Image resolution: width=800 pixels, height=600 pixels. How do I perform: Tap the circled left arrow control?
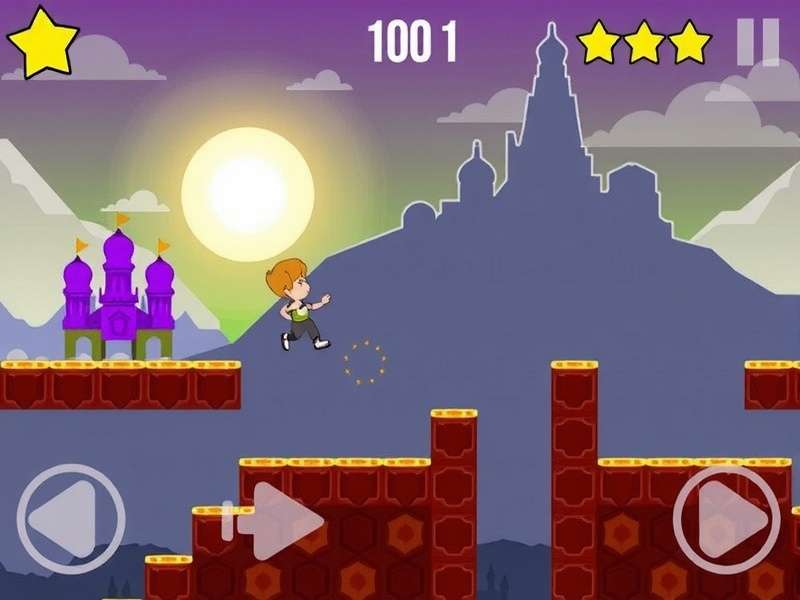(70, 518)
